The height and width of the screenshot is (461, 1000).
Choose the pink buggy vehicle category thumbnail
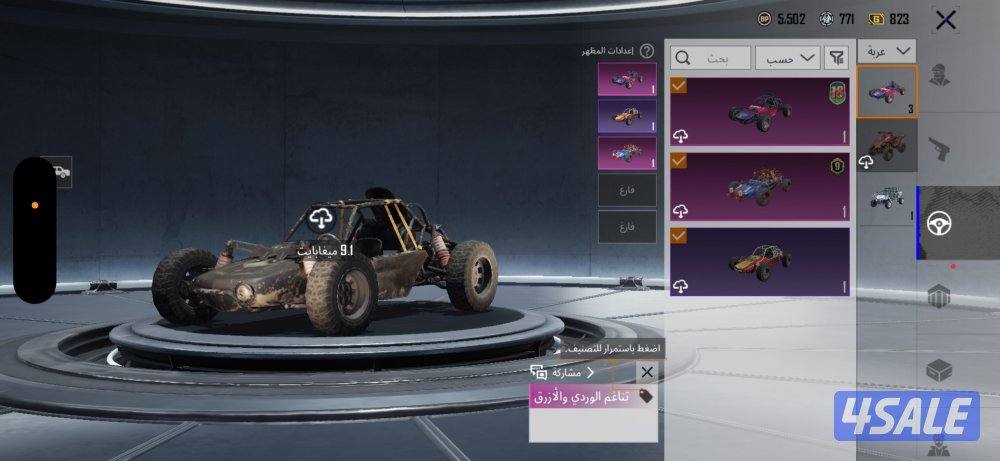pos(887,92)
